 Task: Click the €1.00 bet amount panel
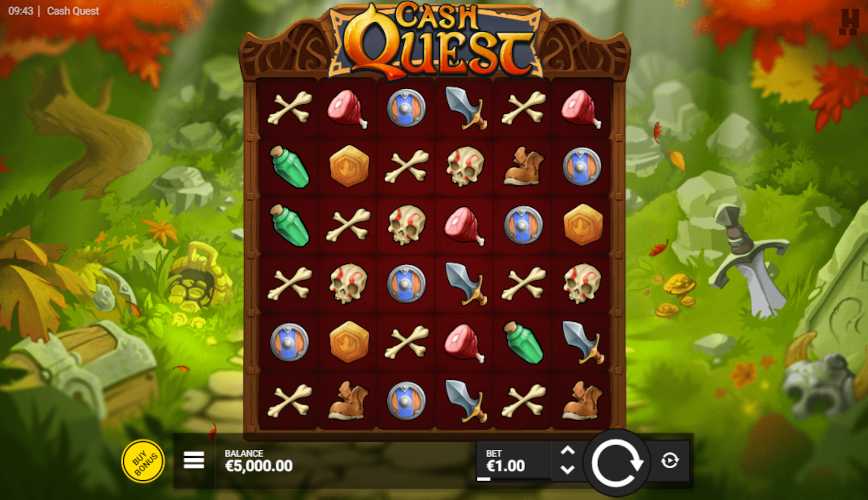pyautogui.click(x=512, y=461)
